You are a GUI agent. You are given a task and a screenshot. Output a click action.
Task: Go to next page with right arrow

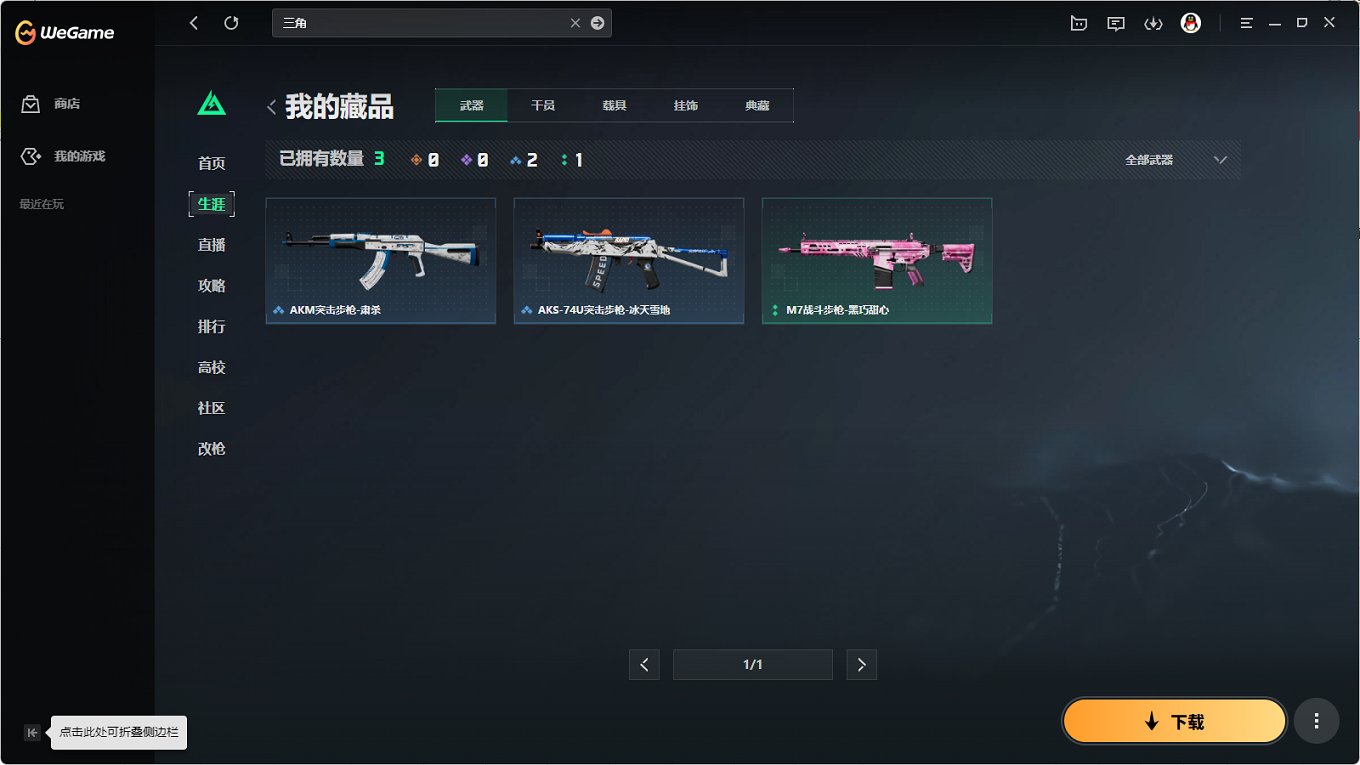[861, 664]
